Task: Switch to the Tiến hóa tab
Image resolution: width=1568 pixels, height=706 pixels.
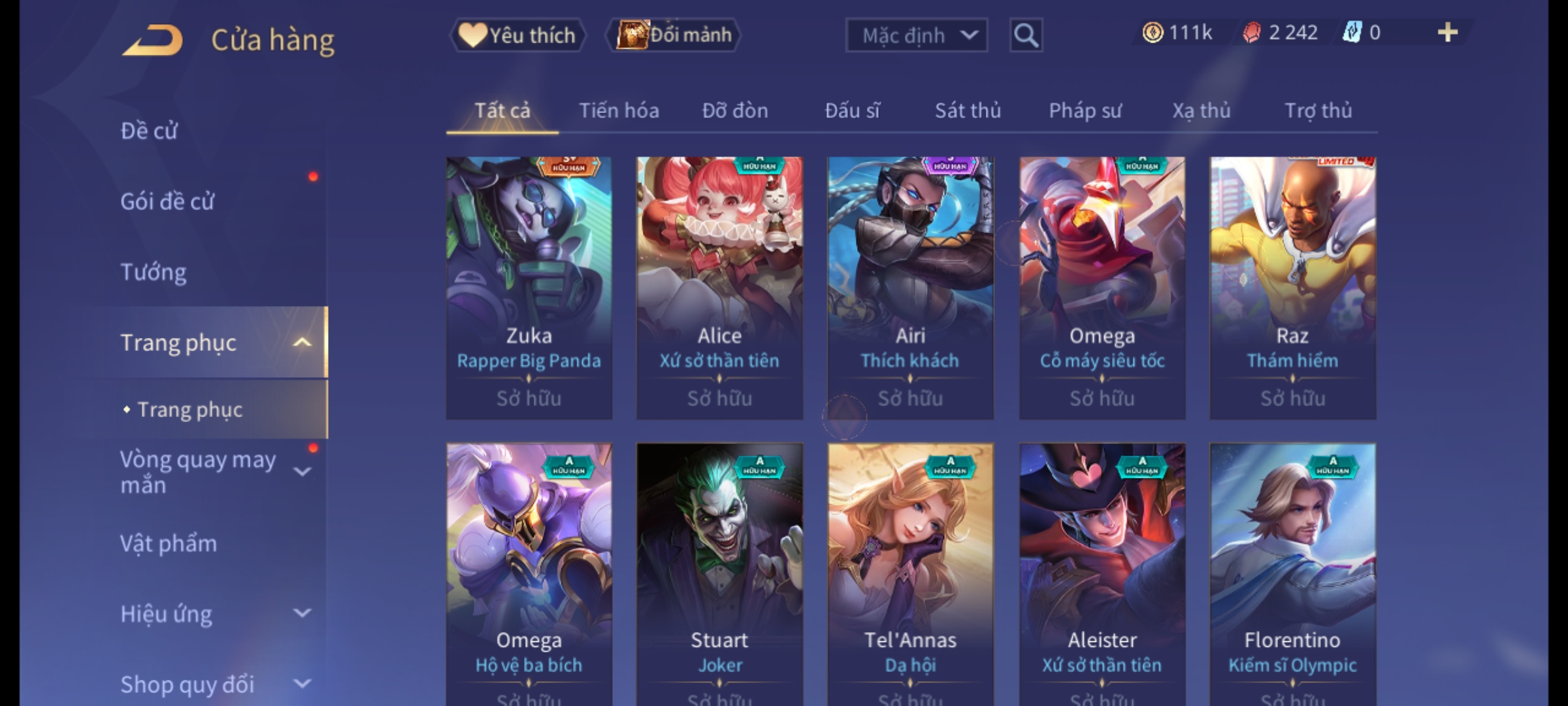Action: pyautogui.click(x=619, y=111)
